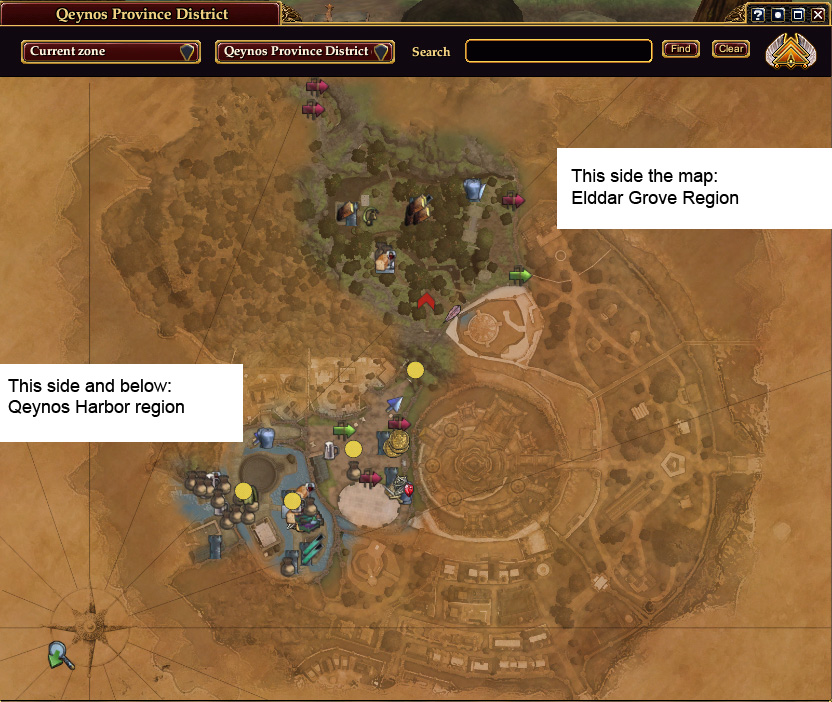Click the pink feather quill map marker
832x702 pixels.
(x=452, y=314)
